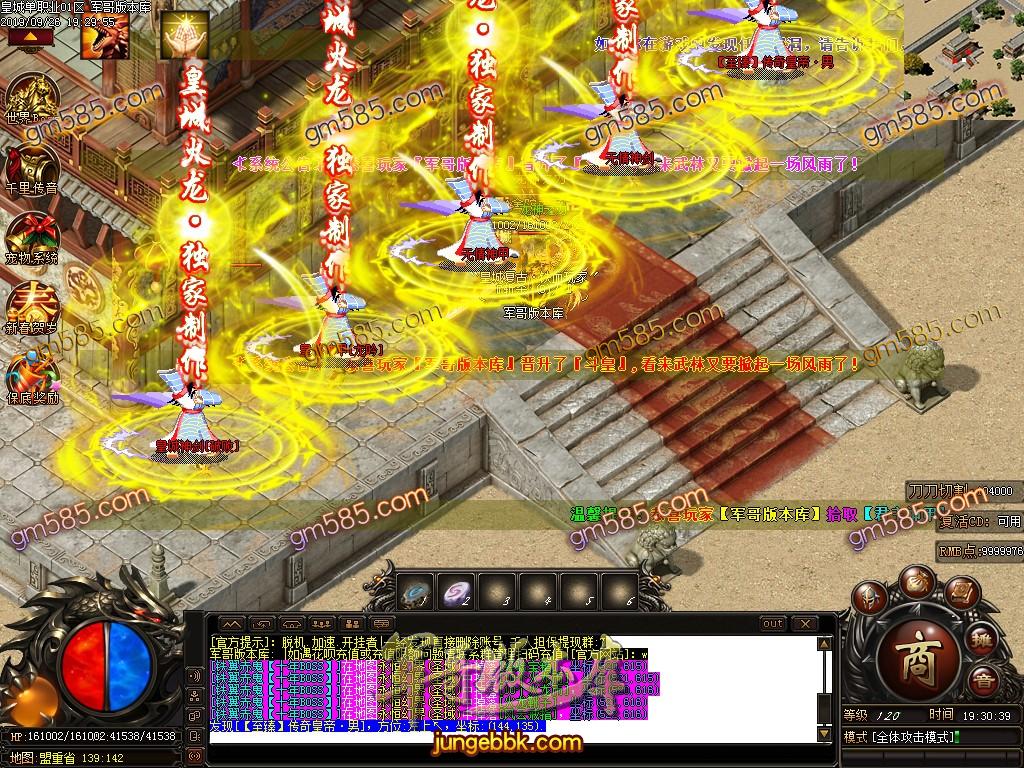Collapse the side menu with the up-arrow button

pos(31,37)
